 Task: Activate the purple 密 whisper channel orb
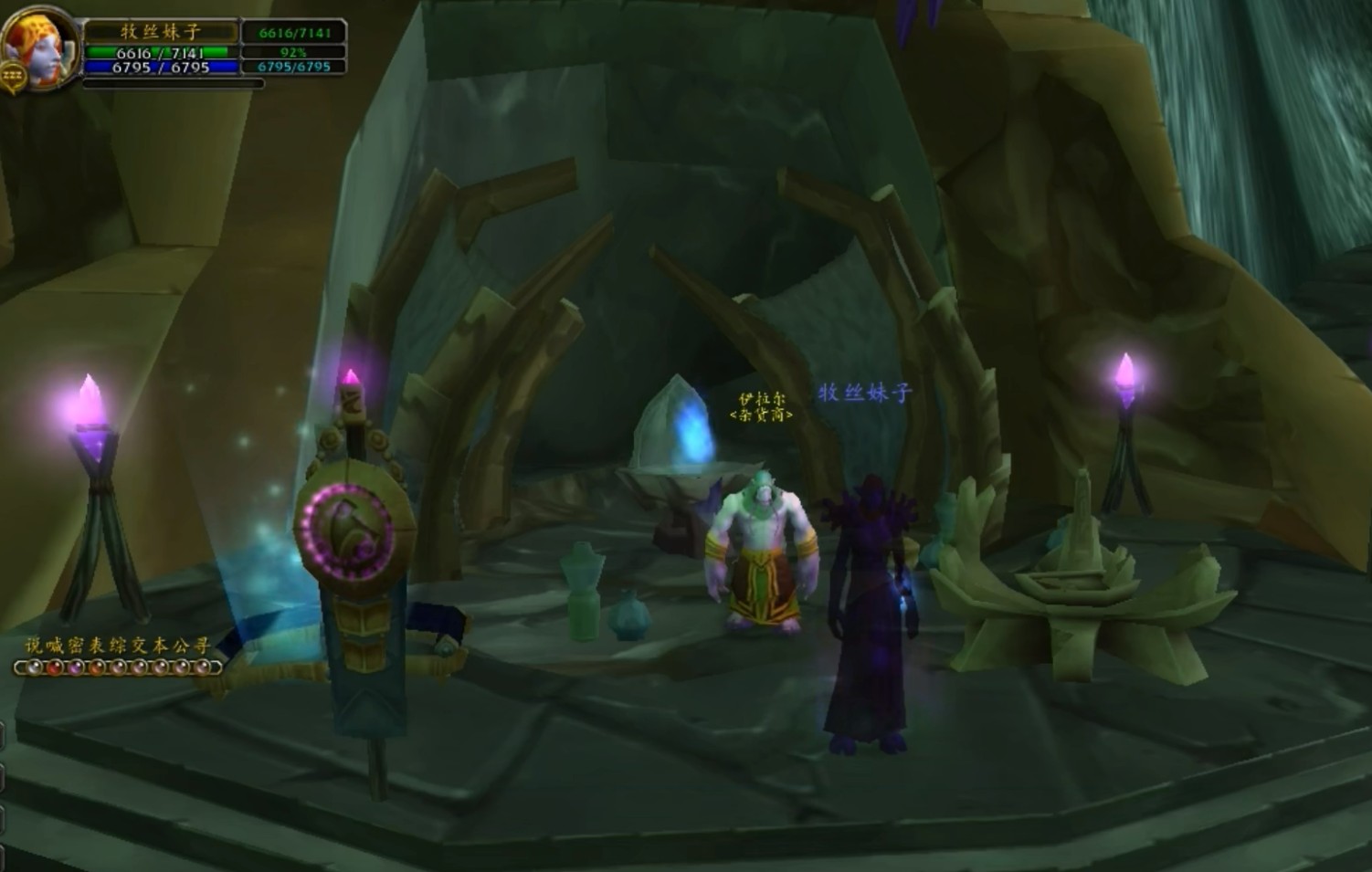pos(77,667)
